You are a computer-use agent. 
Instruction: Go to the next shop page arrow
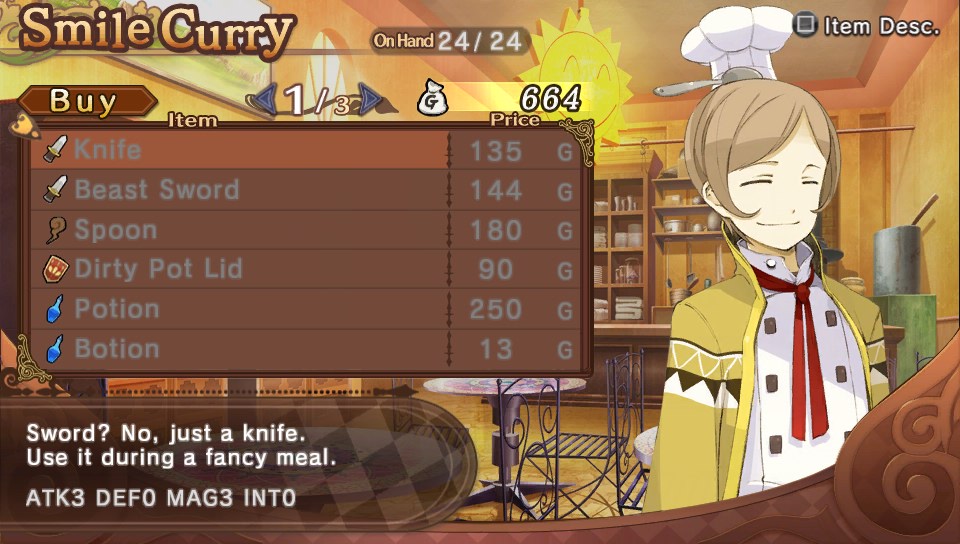[370, 99]
